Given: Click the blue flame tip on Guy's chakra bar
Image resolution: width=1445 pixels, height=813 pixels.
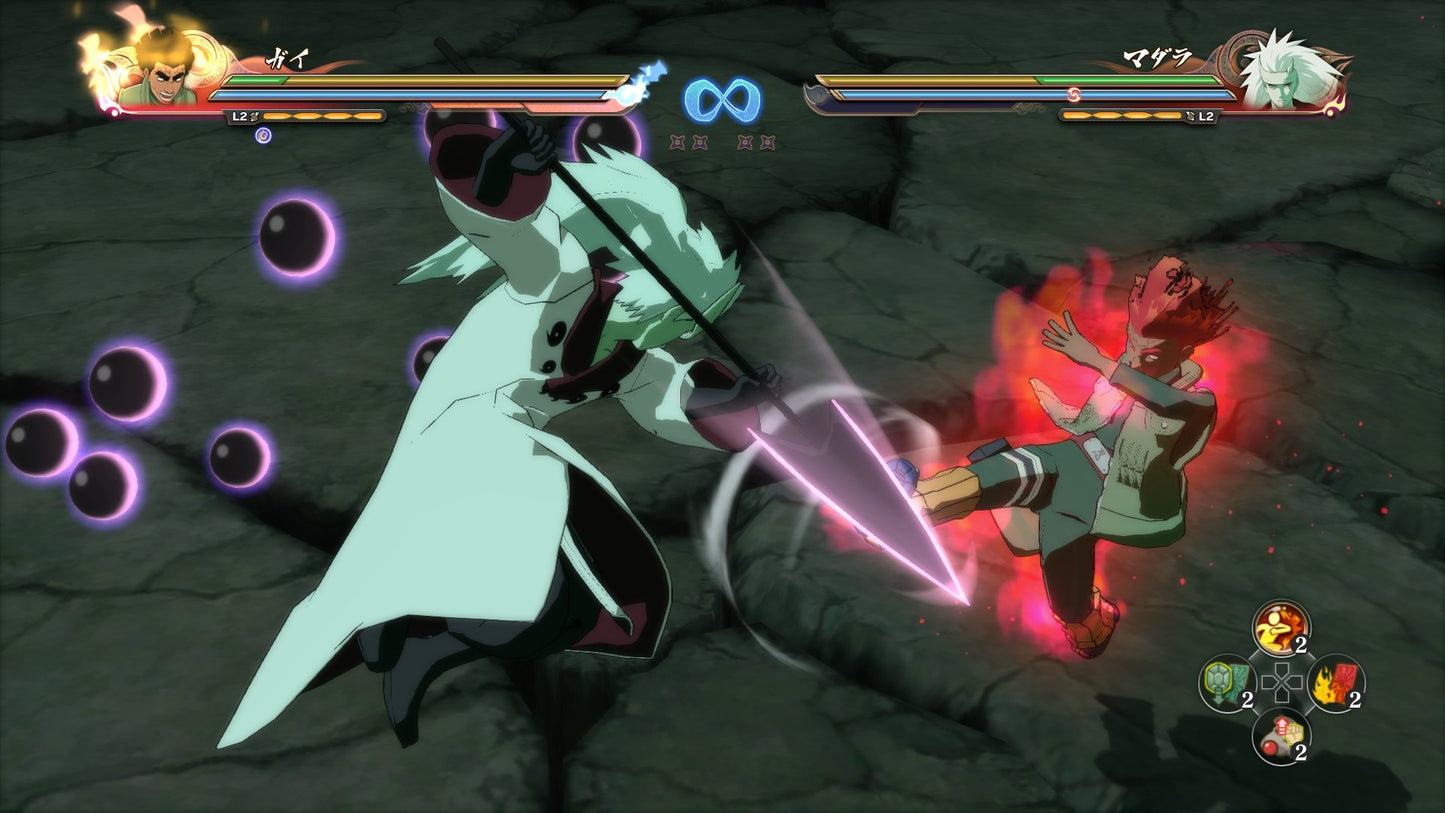Looking at the screenshot, I should pyautogui.click(x=645, y=80).
